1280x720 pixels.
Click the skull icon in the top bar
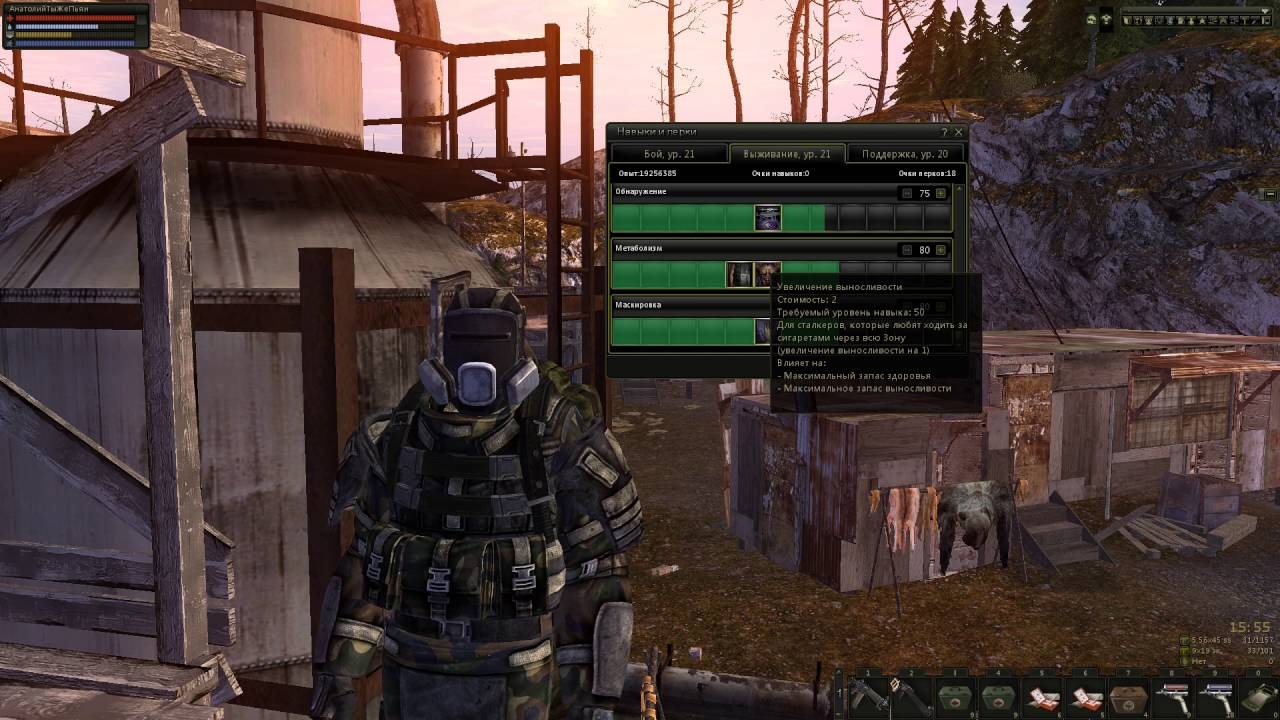pos(1091,19)
